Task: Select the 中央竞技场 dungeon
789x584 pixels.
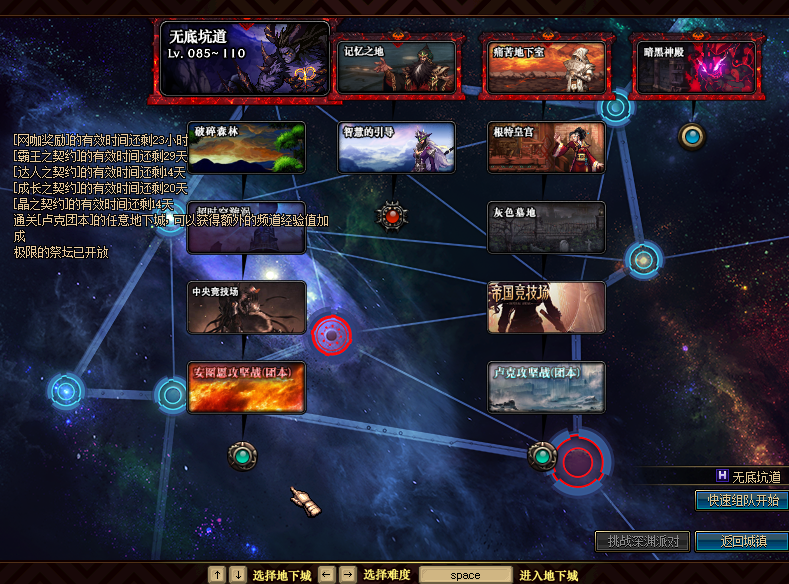Action: (x=246, y=307)
